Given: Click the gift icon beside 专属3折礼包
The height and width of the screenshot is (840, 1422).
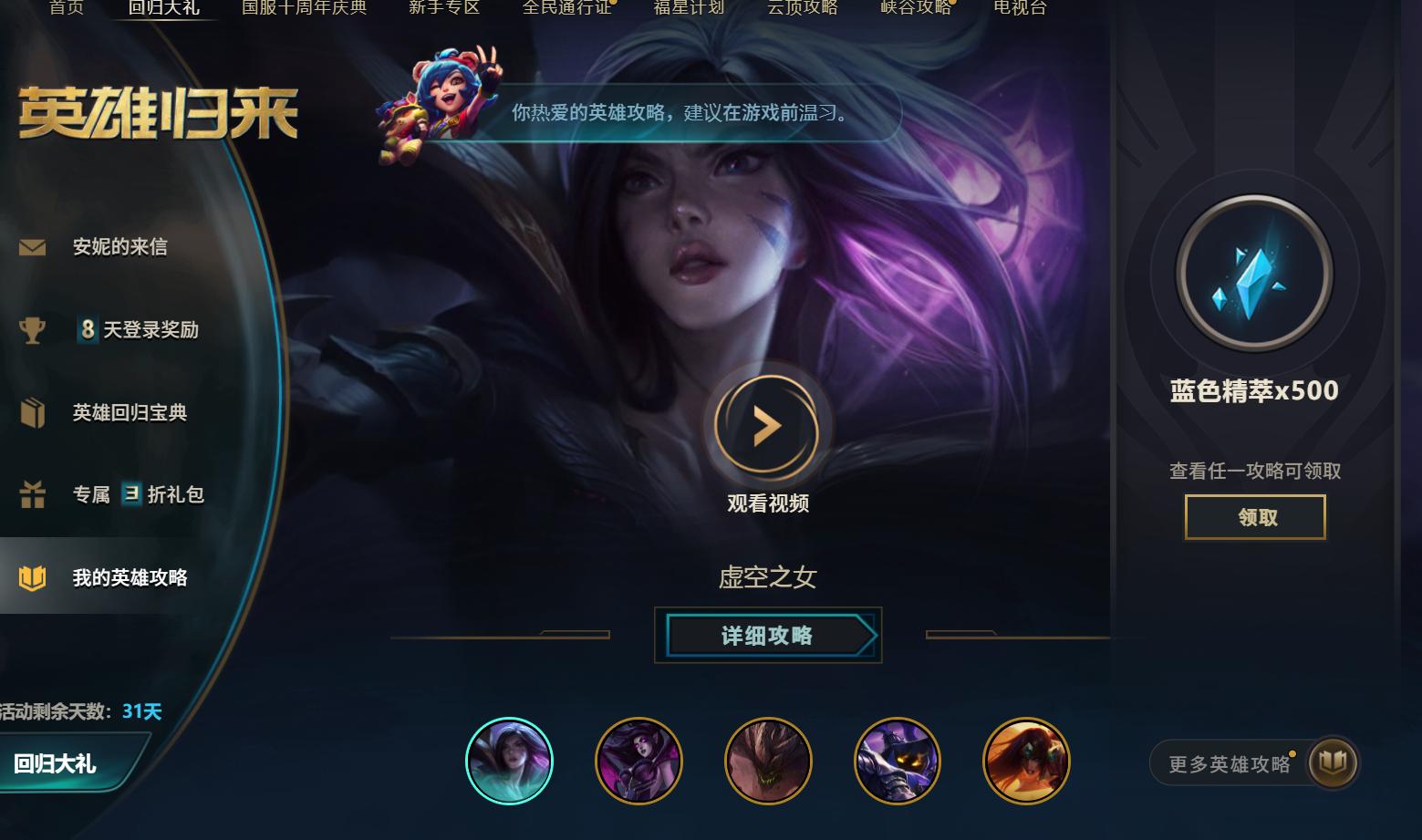Looking at the screenshot, I should (x=34, y=494).
